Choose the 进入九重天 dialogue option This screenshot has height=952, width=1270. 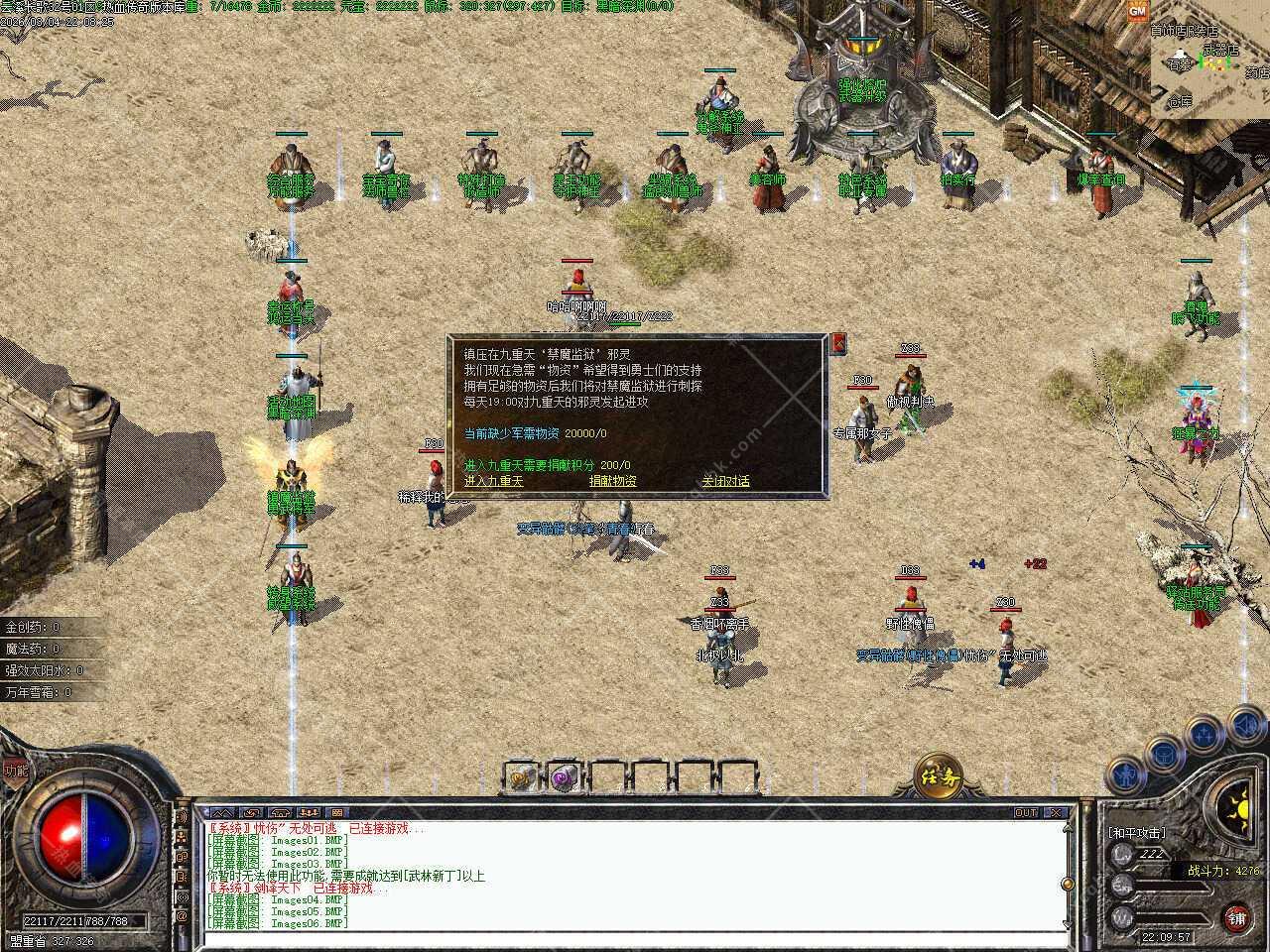click(493, 481)
